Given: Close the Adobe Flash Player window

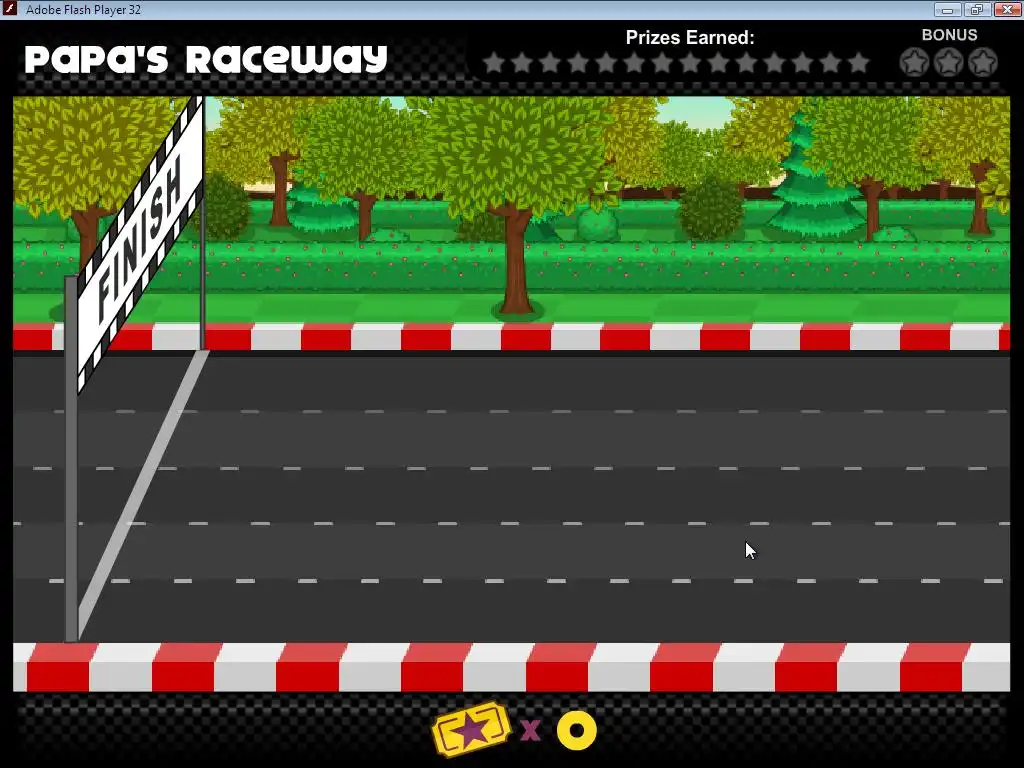Looking at the screenshot, I should [1003, 10].
